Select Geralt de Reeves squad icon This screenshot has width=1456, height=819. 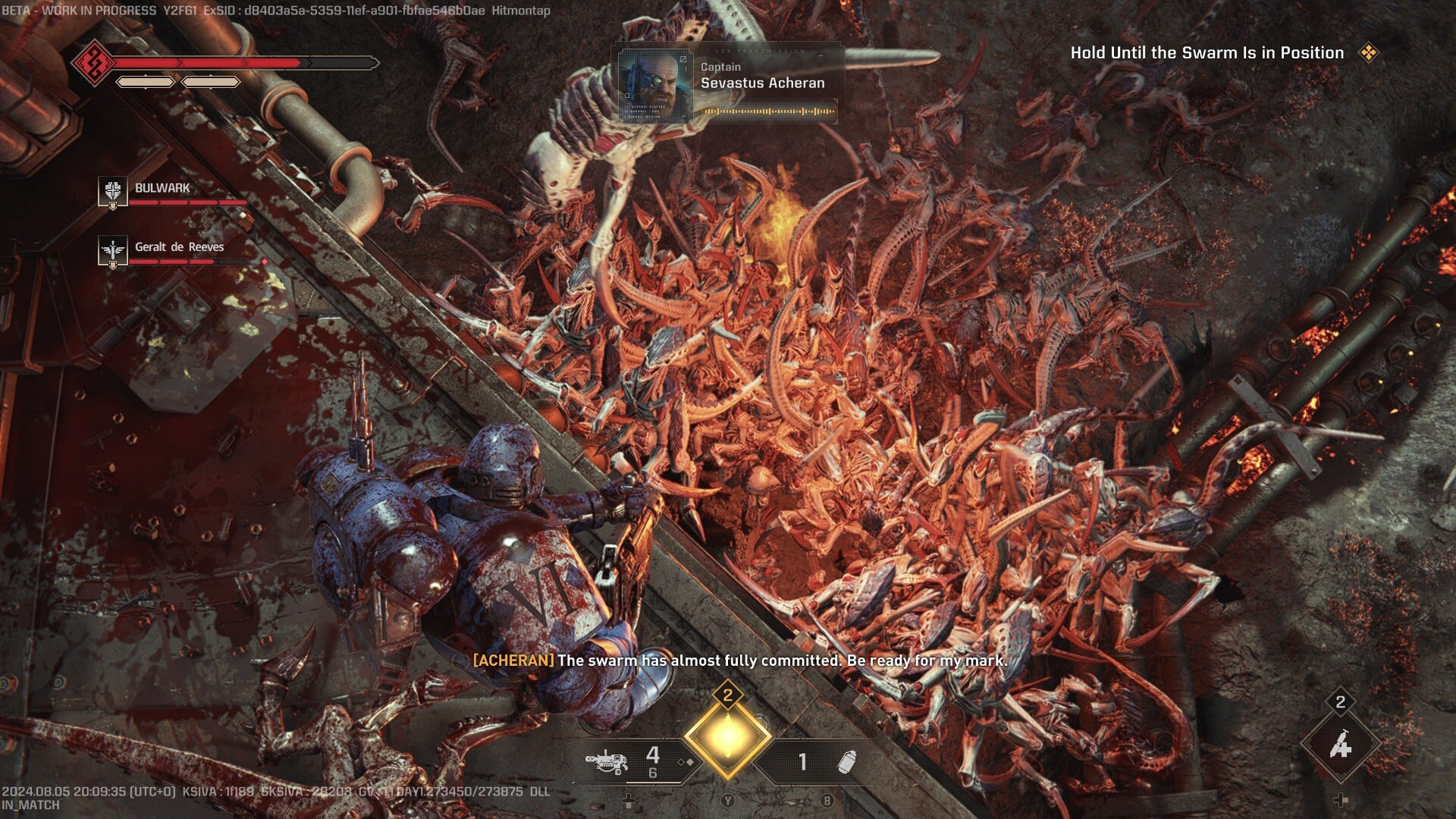112,249
